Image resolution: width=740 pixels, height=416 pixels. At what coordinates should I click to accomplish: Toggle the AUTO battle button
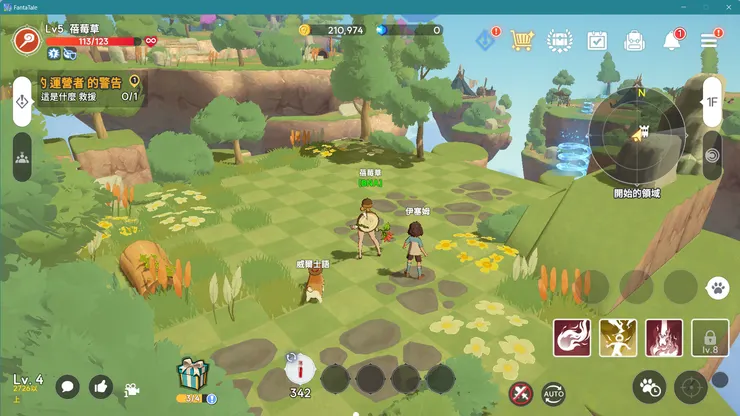pyautogui.click(x=553, y=393)
